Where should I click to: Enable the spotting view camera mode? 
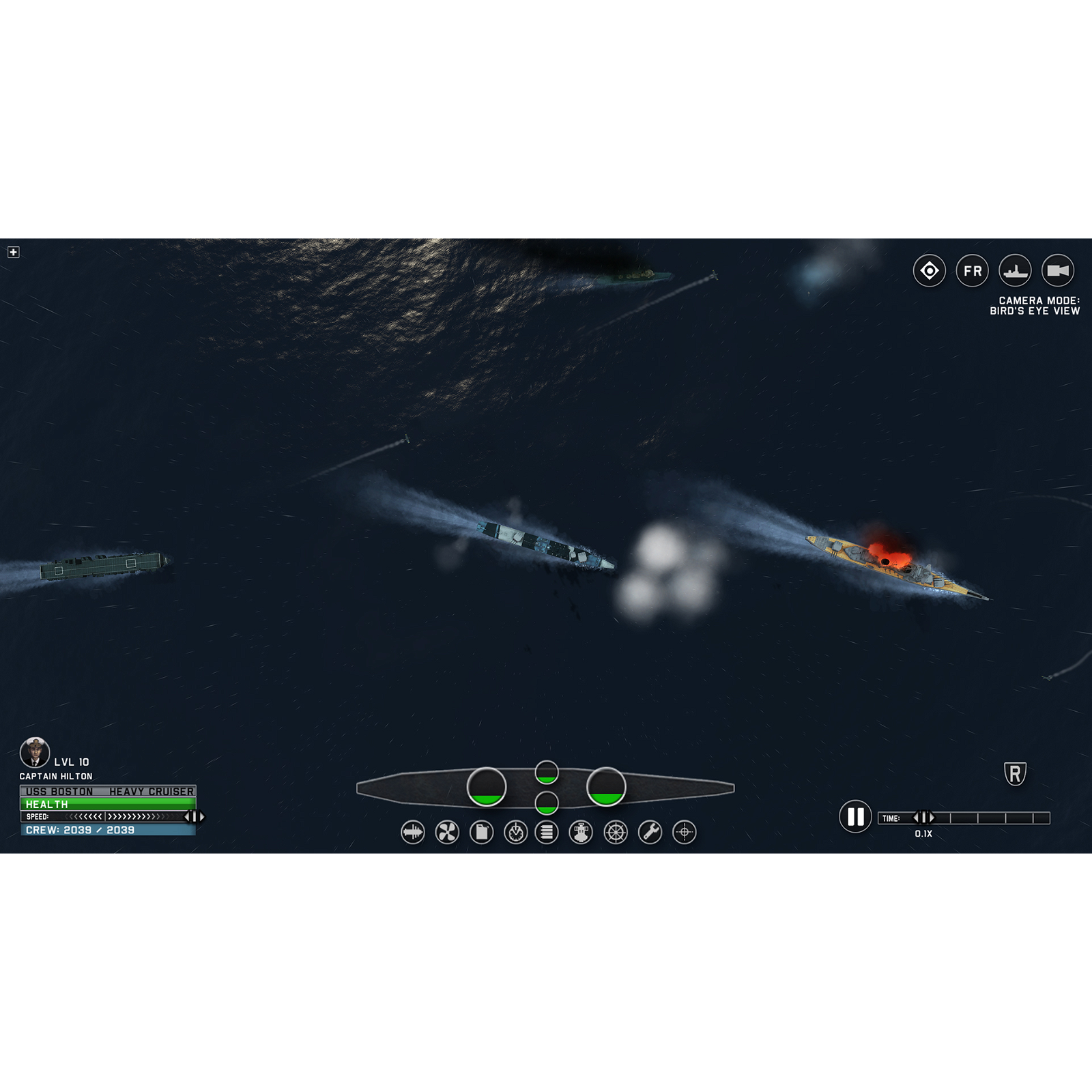click(x=929, y=271)
